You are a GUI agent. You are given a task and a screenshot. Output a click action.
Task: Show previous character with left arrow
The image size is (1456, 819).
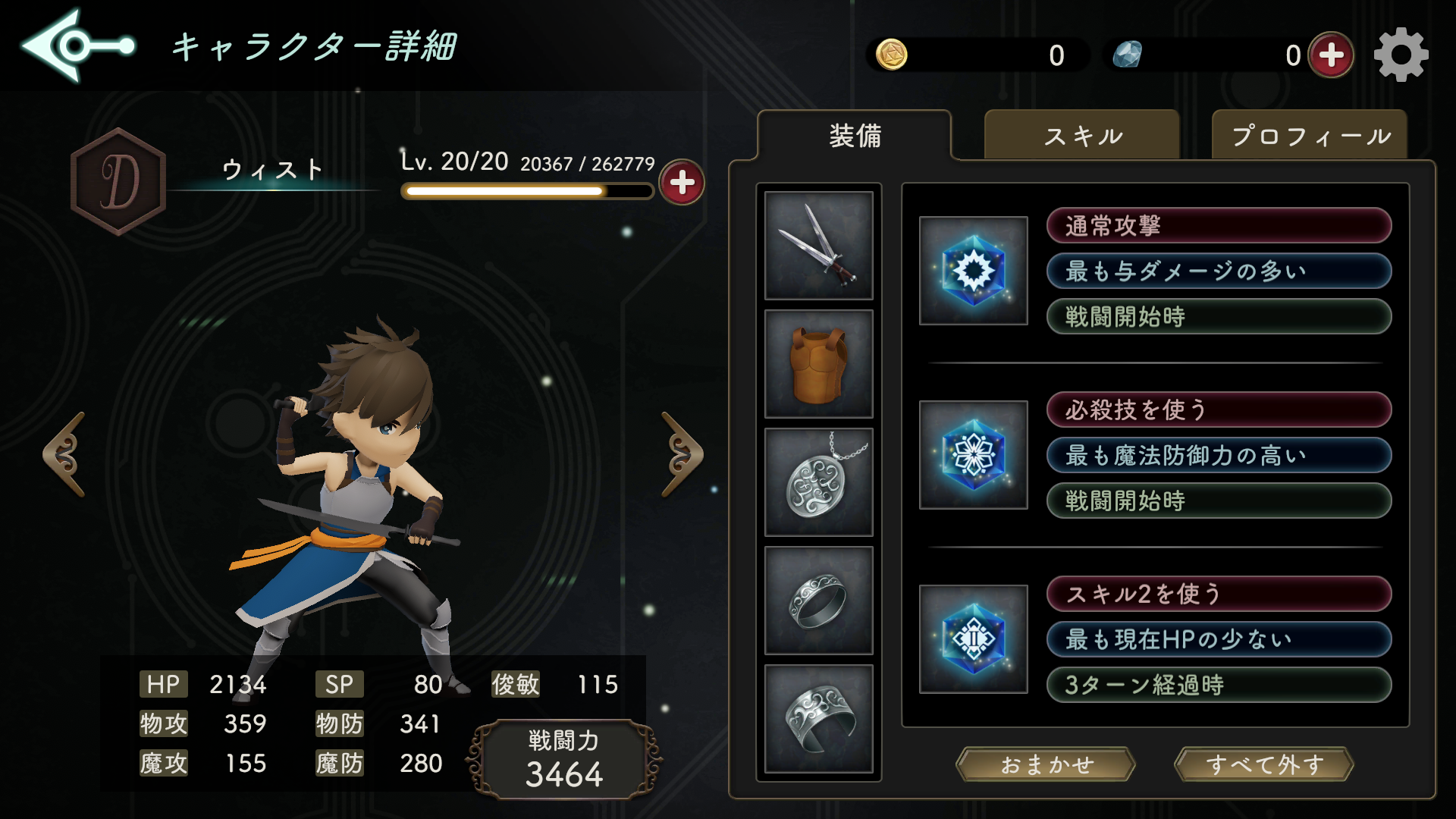coord(64,454)
